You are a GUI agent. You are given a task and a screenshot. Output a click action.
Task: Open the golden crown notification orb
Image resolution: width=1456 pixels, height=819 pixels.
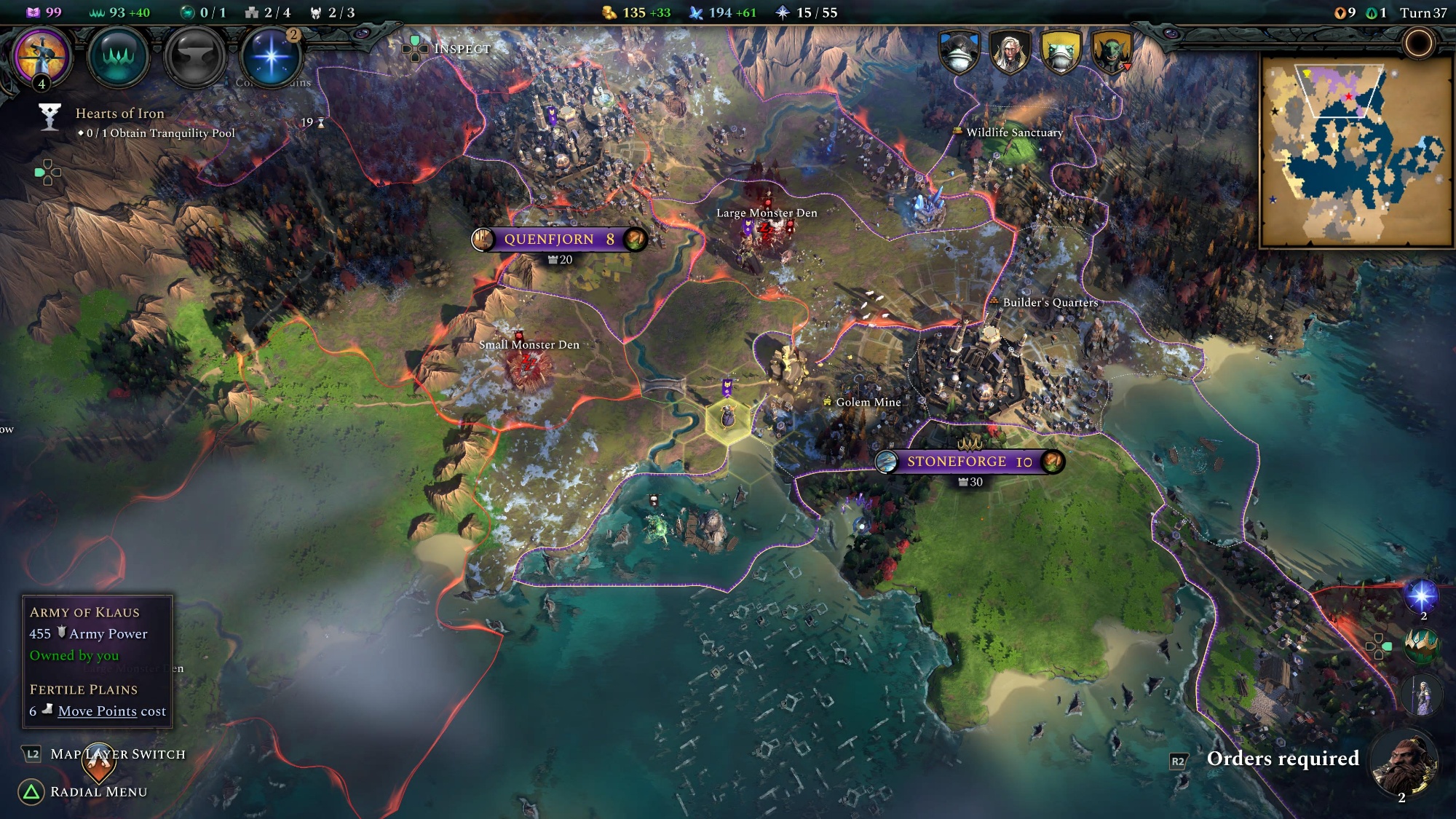click(x=1421, y=644)
